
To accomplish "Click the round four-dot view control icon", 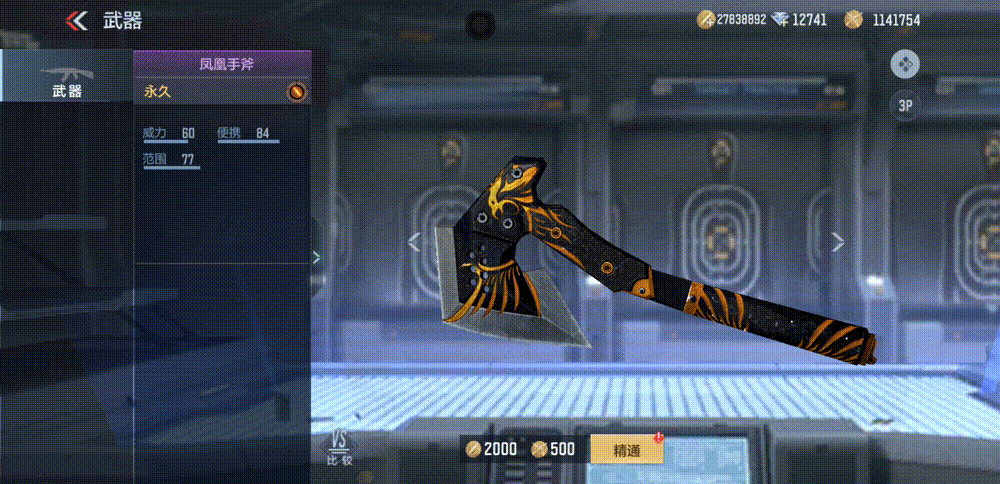I will coord(905,64).
